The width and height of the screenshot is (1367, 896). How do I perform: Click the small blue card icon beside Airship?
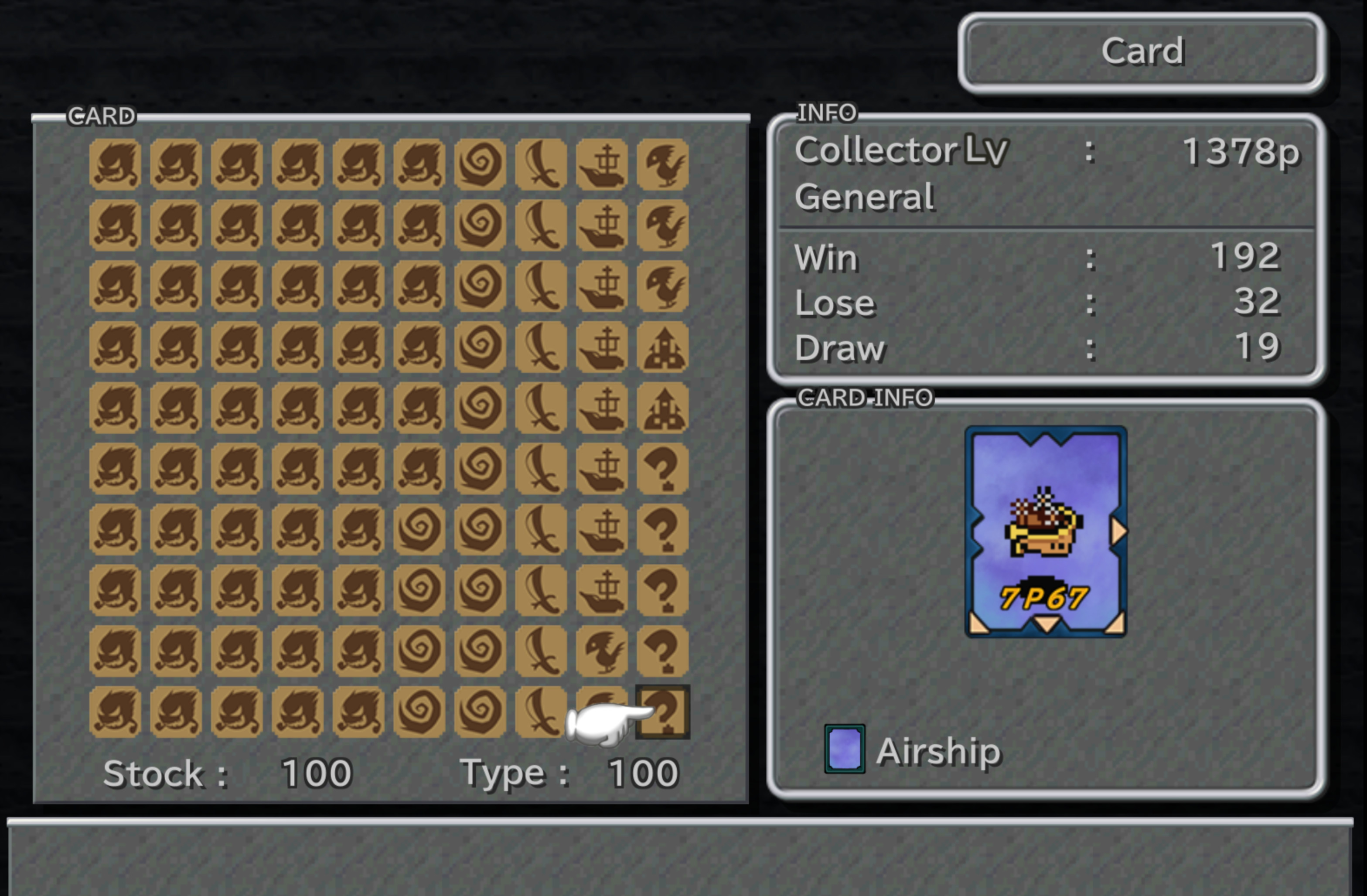tap(844, 749)
